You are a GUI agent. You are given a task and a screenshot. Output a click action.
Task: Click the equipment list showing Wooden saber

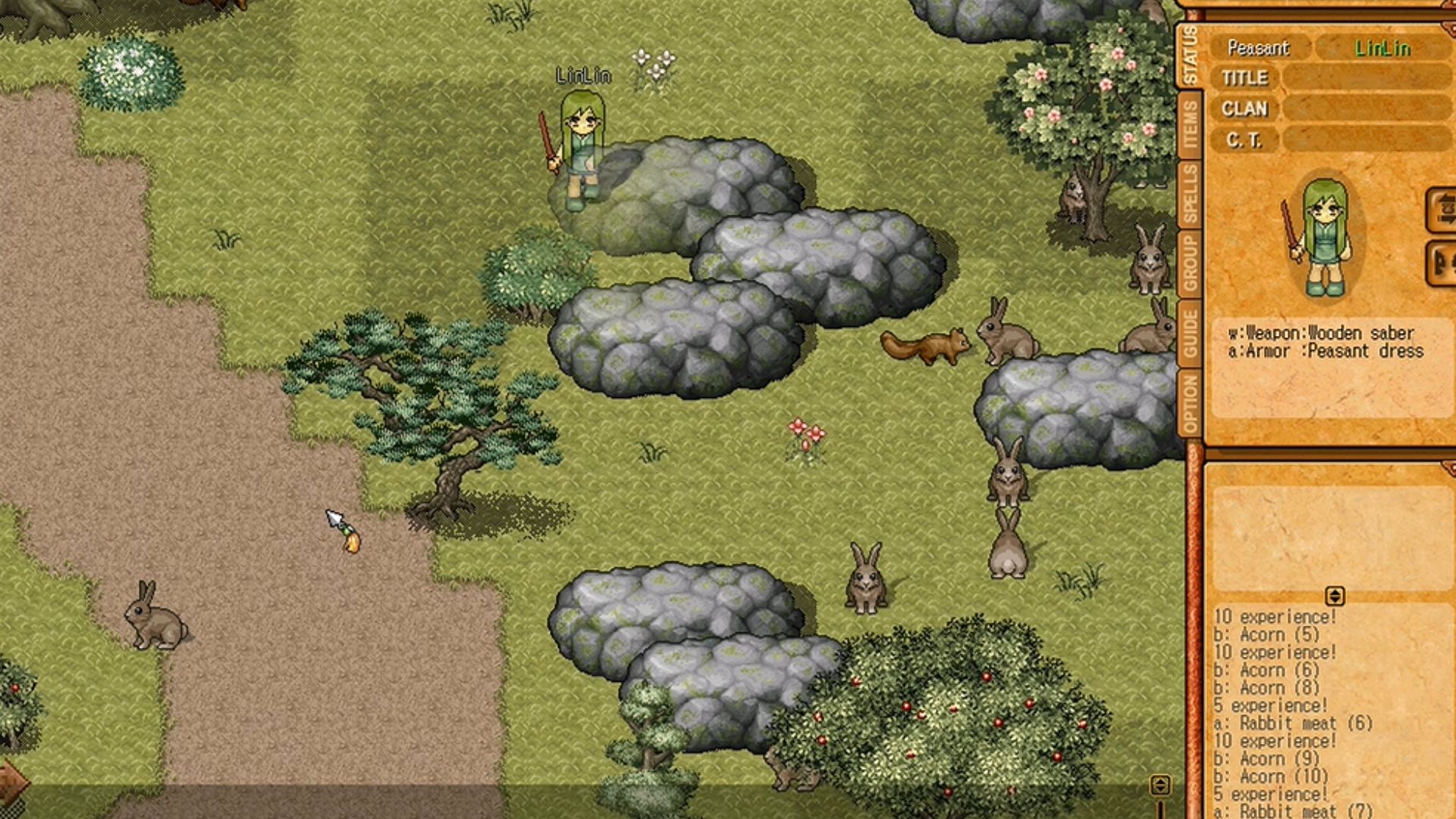coord(1326,342)
